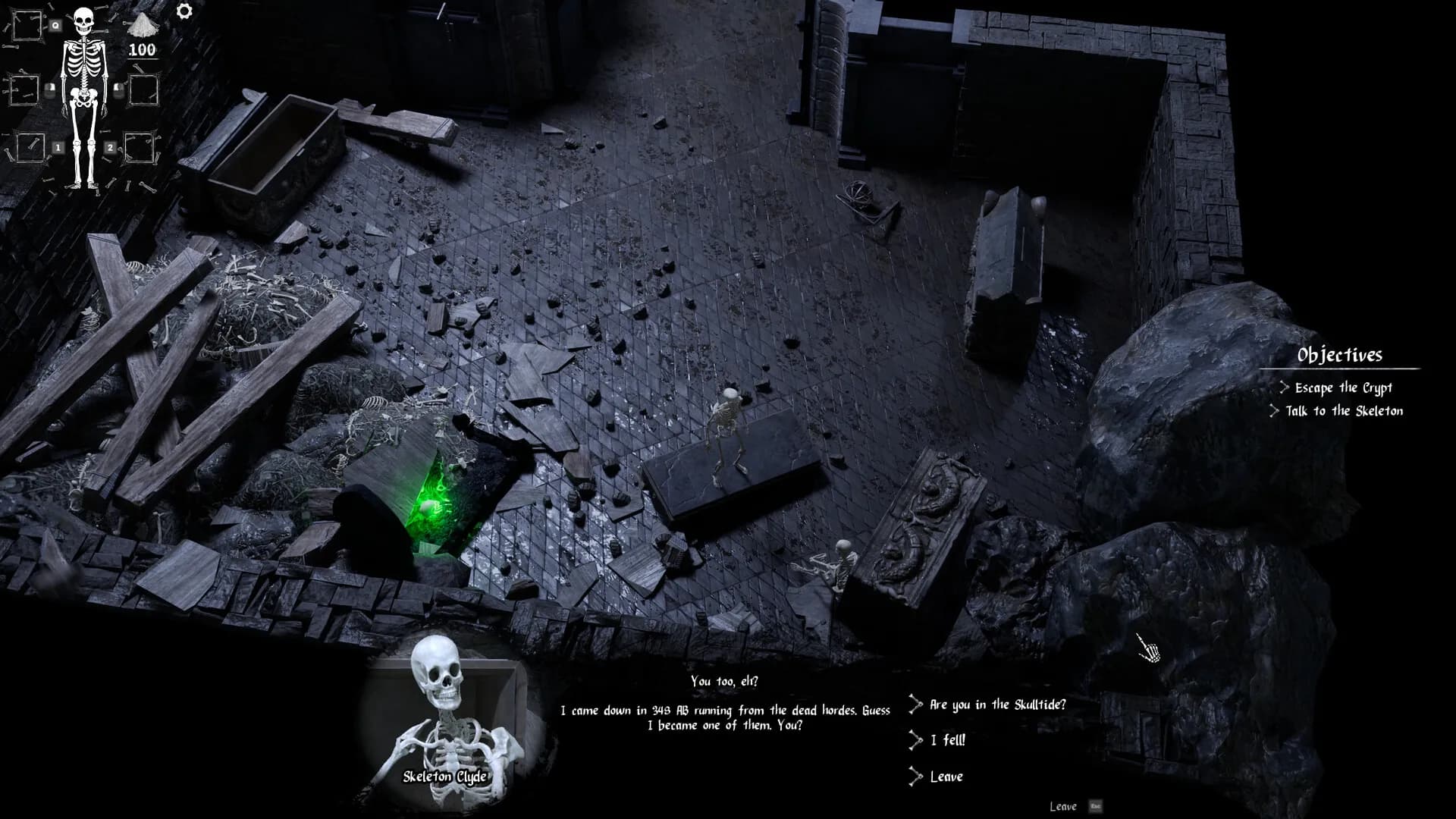Expand the Escape the Crypt objective chevron

click(x=1285, y=387)
